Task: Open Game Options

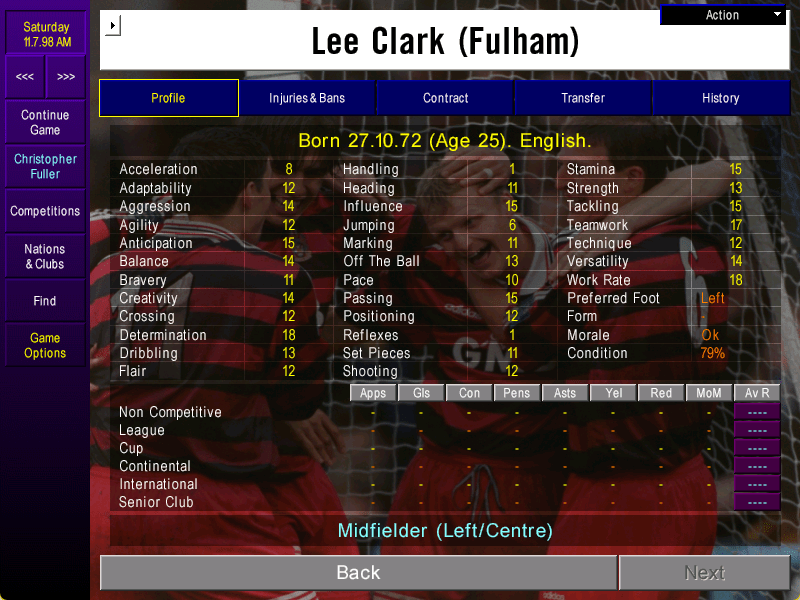Action: point(45,345)
